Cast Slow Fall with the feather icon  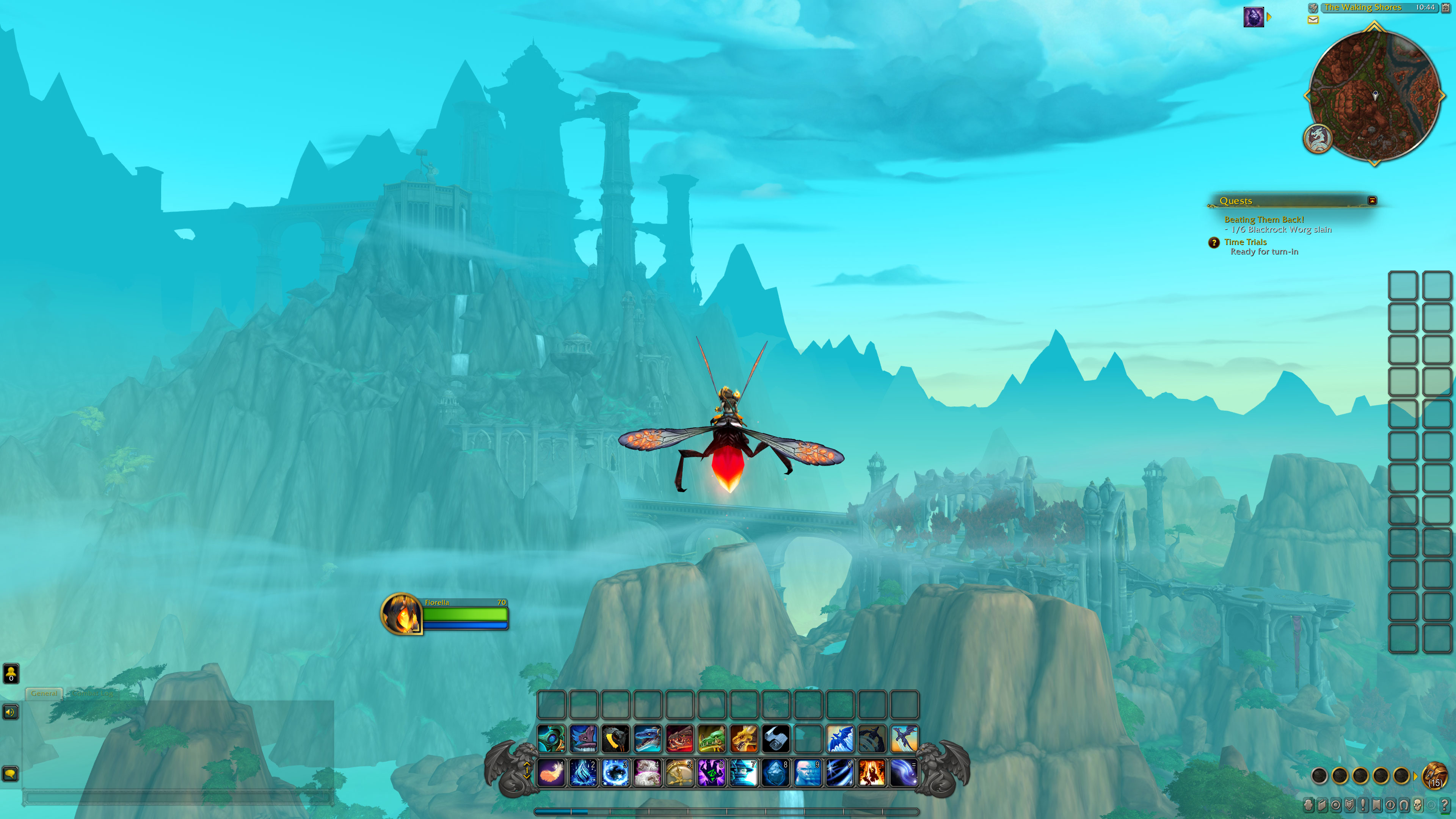[551, 773]
